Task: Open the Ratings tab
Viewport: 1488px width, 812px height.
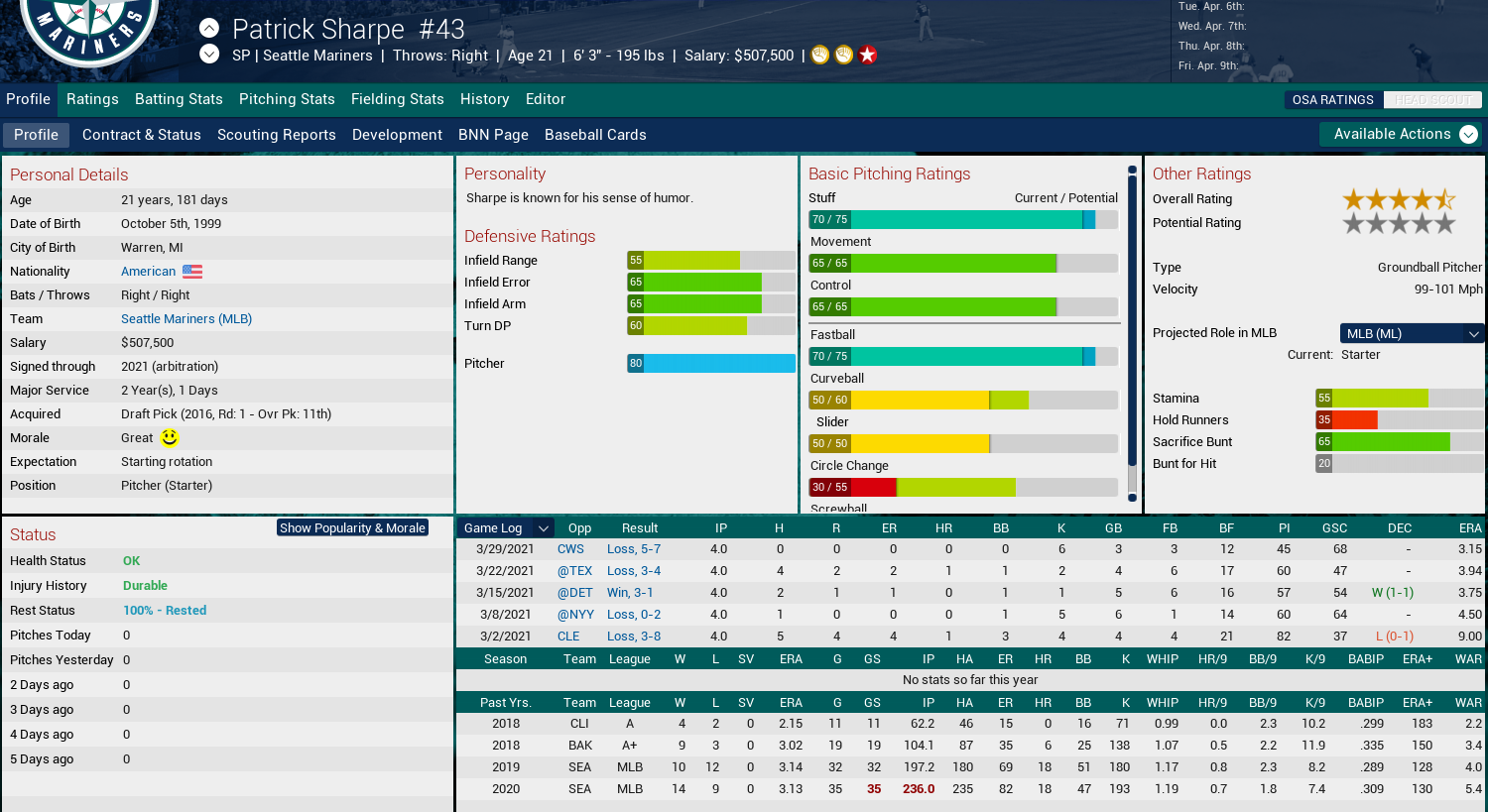Action: click(x=92, y=99)
